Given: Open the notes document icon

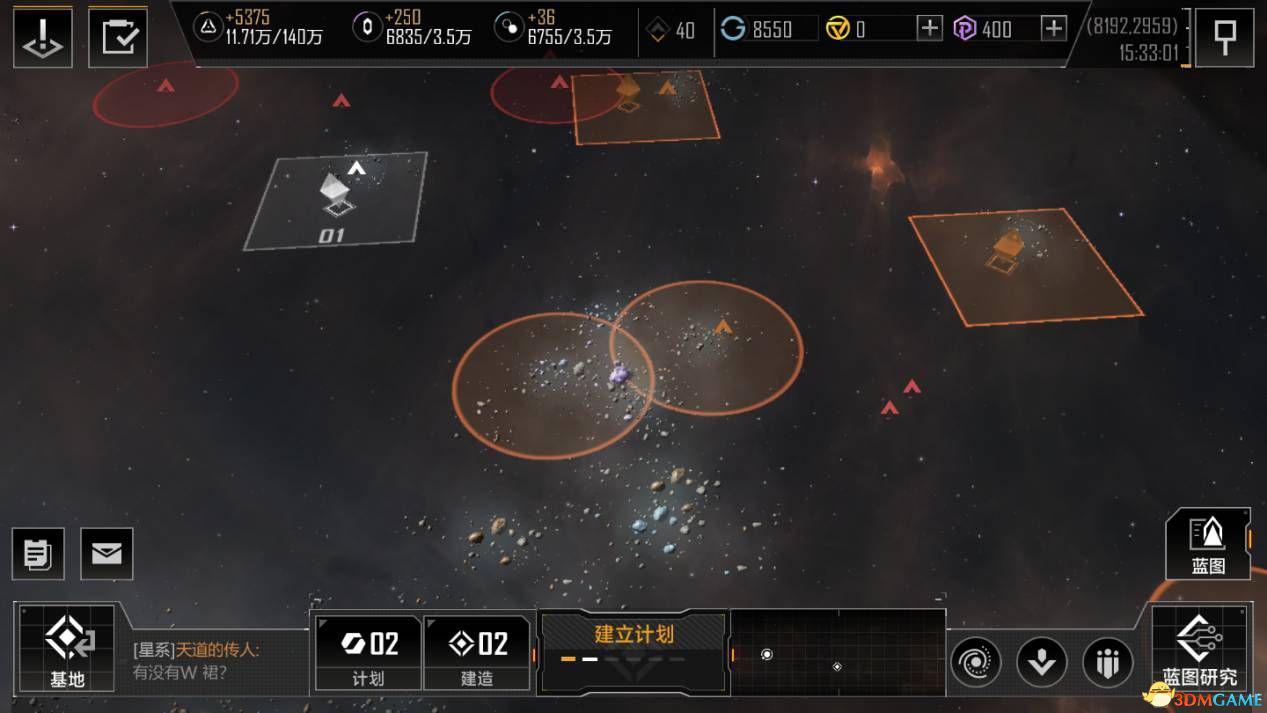Looking at the screenshot, I should coord(38,554).
